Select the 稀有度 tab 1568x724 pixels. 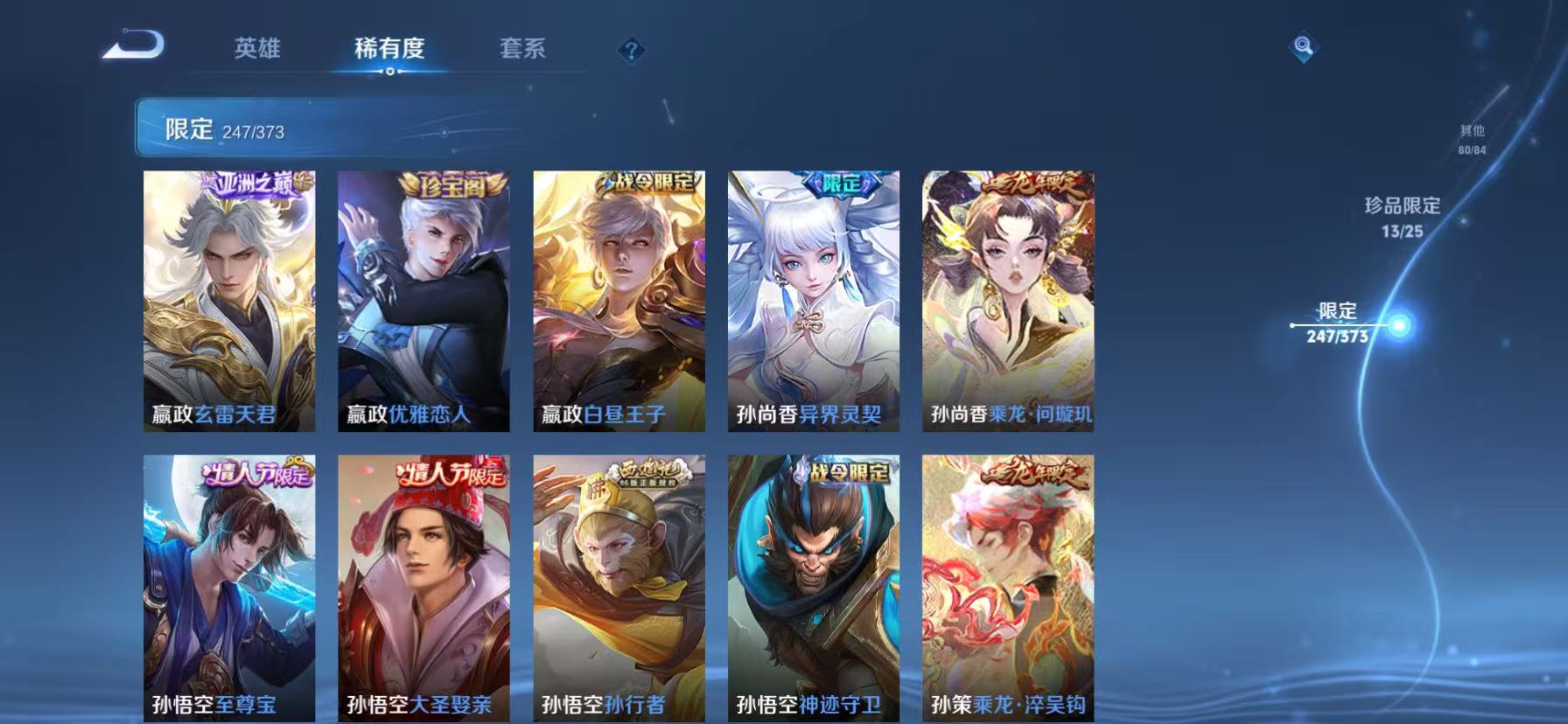[389, 50]
